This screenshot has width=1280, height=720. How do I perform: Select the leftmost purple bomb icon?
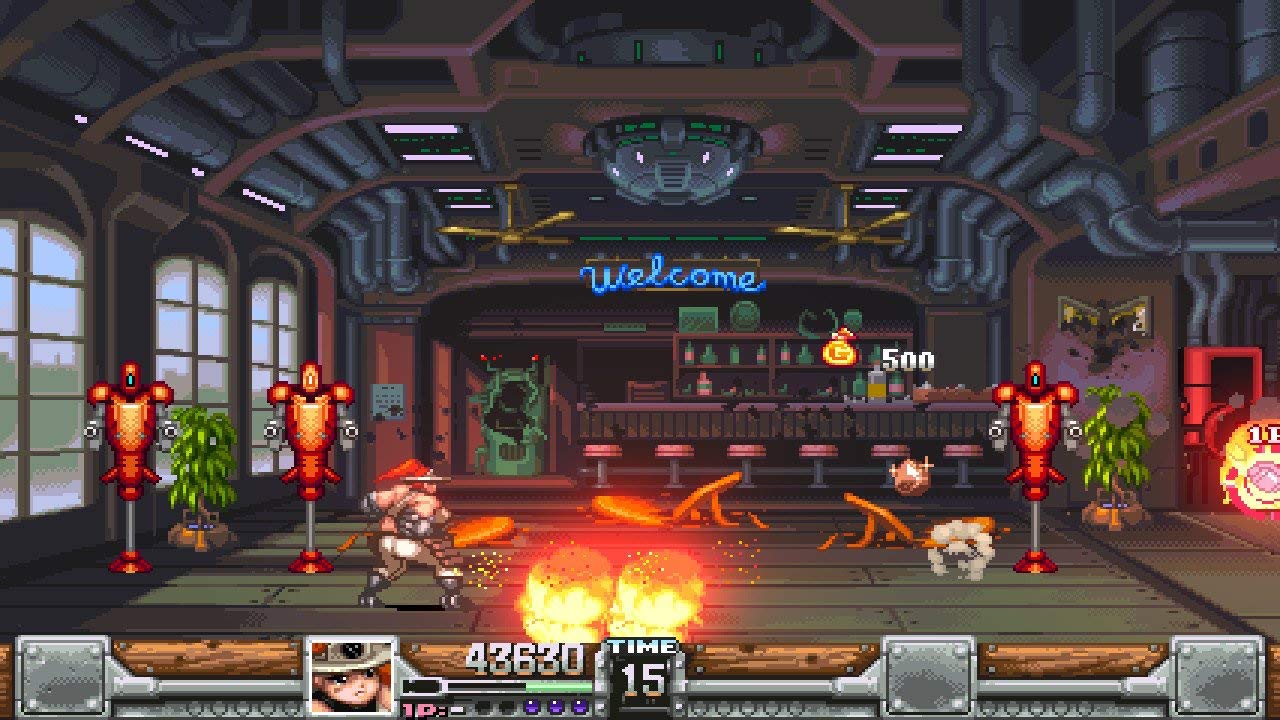point(531,707)
